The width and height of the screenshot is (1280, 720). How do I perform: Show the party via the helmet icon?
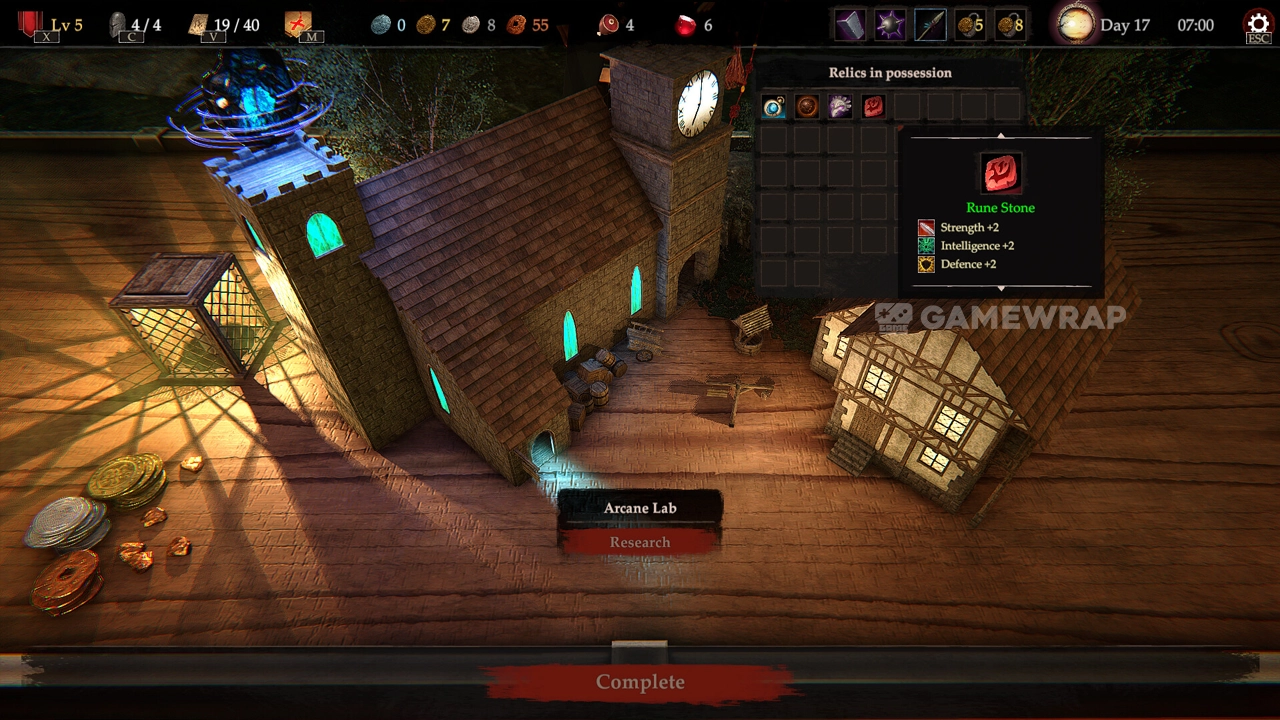click(x=118, y=25)
